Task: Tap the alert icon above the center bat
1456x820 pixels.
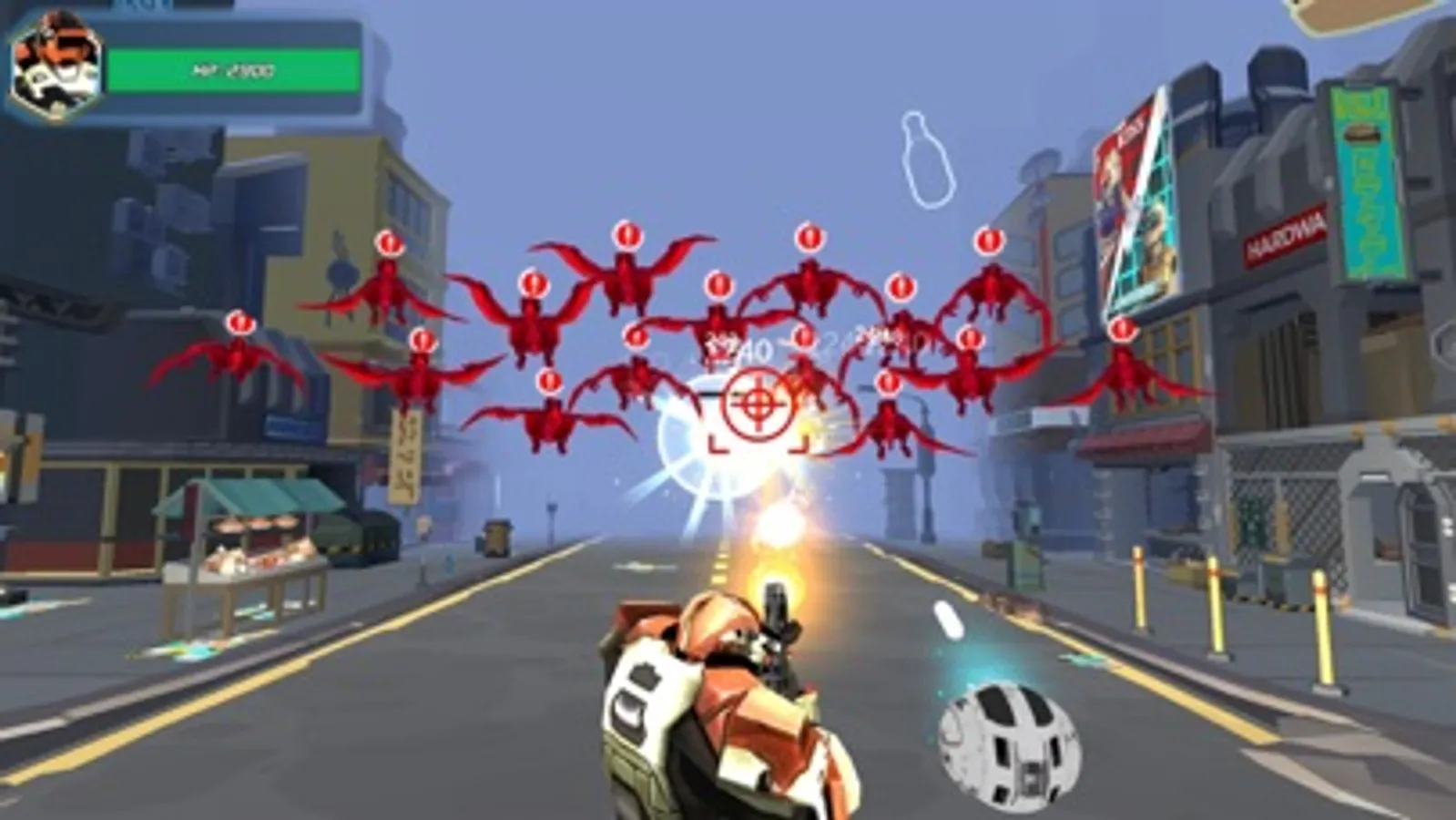Action: (x=716, y=285)
